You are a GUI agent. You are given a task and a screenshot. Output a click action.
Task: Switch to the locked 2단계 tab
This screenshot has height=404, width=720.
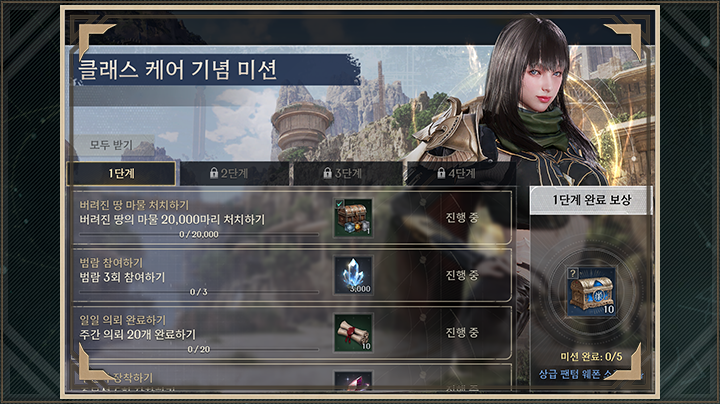coord(234,173)
